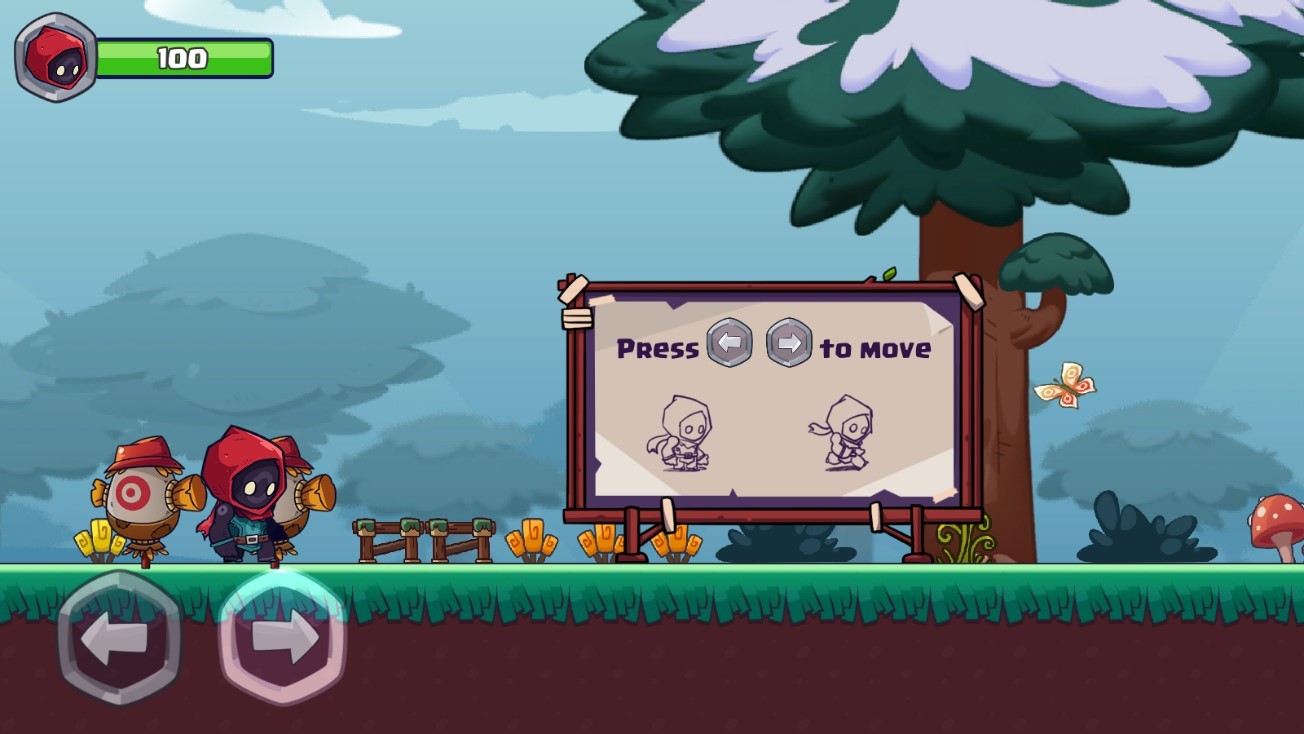Tap the on-screen move right arrow button

[x=282, y=638]
